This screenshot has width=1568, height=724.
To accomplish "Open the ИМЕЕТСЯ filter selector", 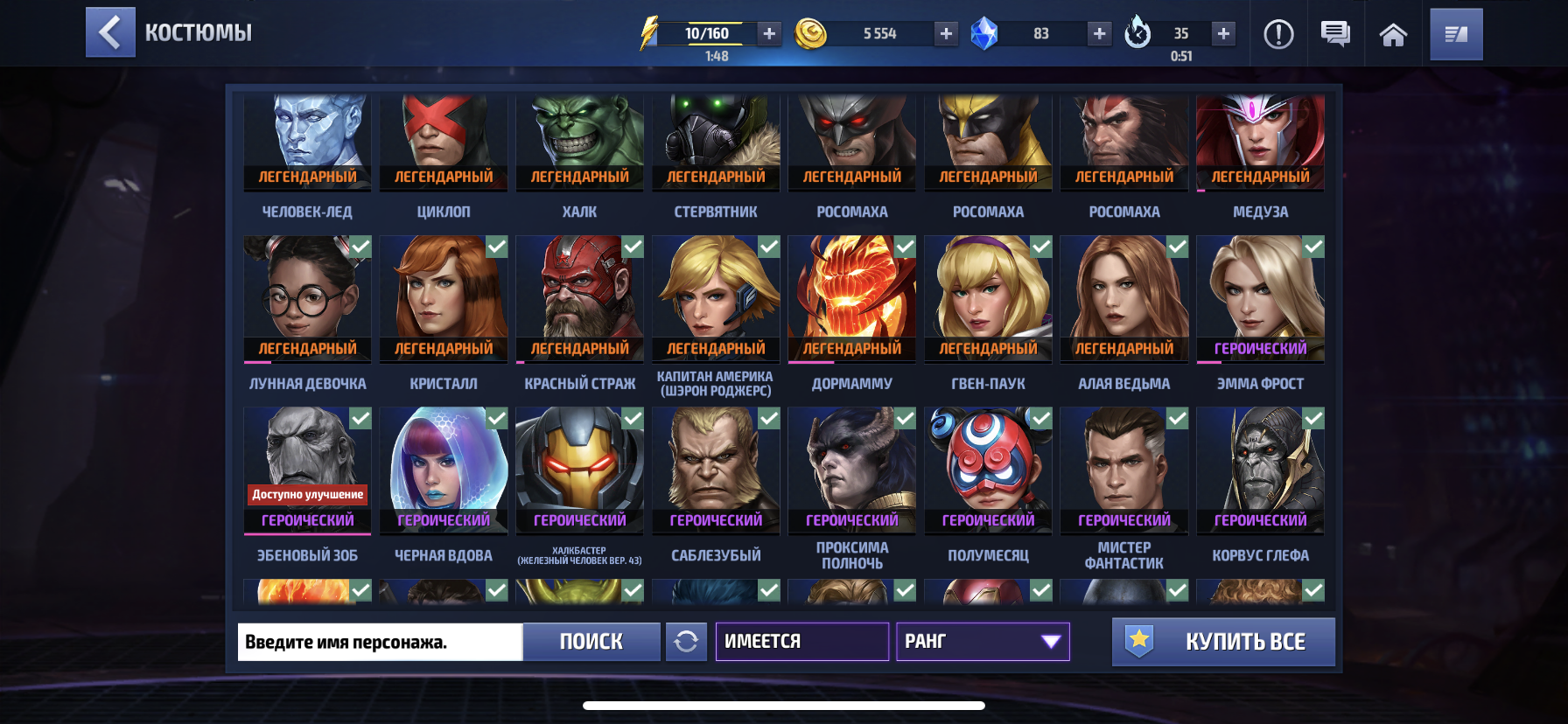I will 801,642.
